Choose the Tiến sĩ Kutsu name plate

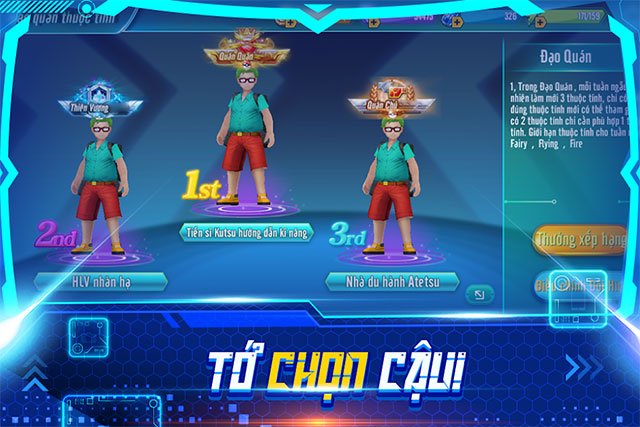click(x=248, y=232)
